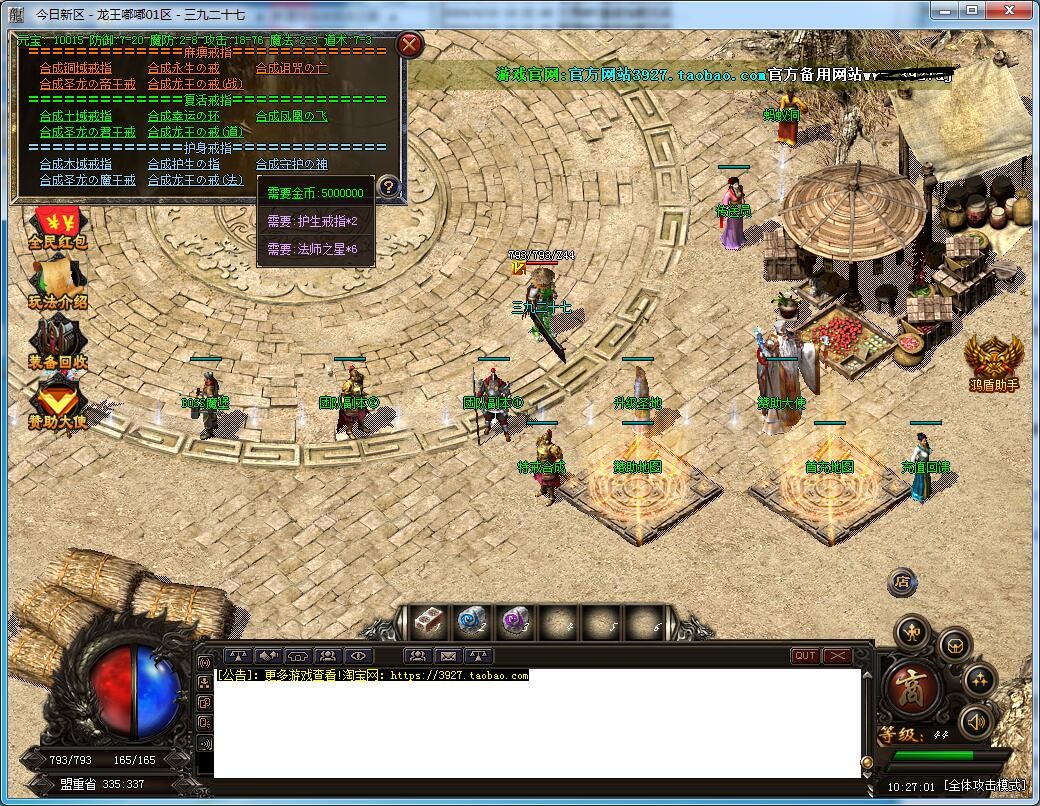
Task: Choose 合成永生の戒 synthesis link
Action: coord(184,68)
